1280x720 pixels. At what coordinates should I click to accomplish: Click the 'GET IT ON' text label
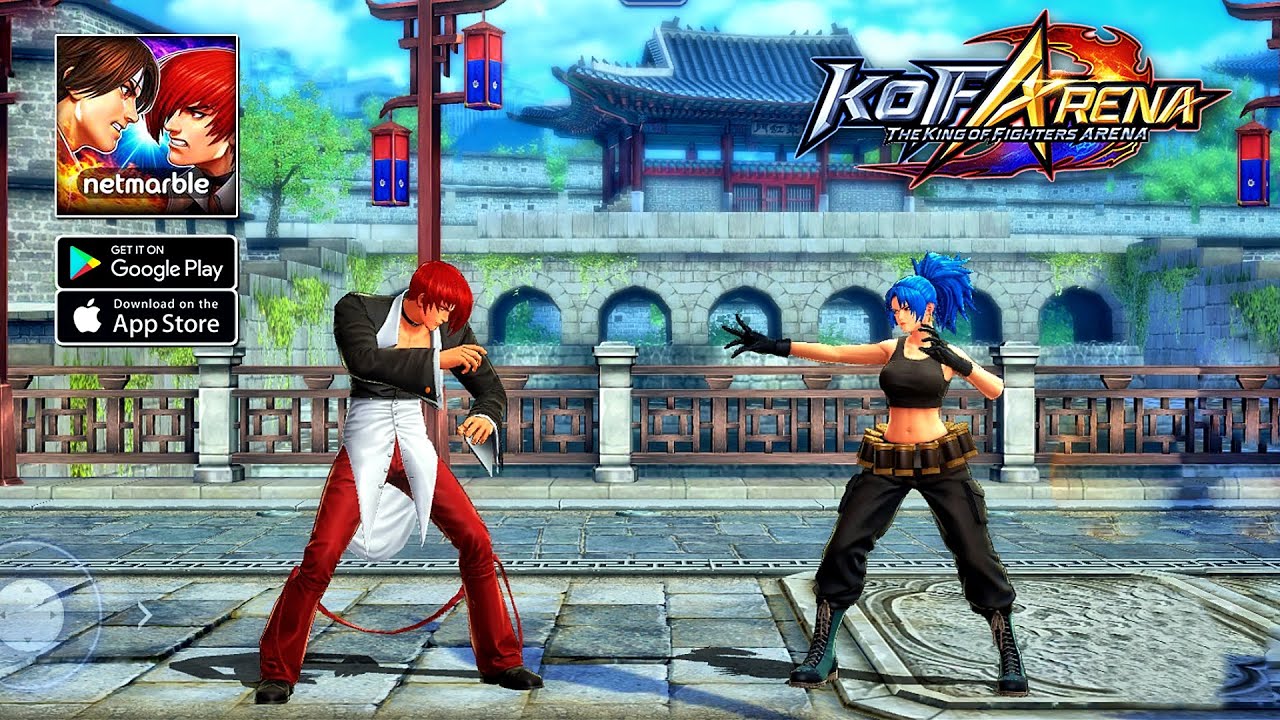point(137,250)
